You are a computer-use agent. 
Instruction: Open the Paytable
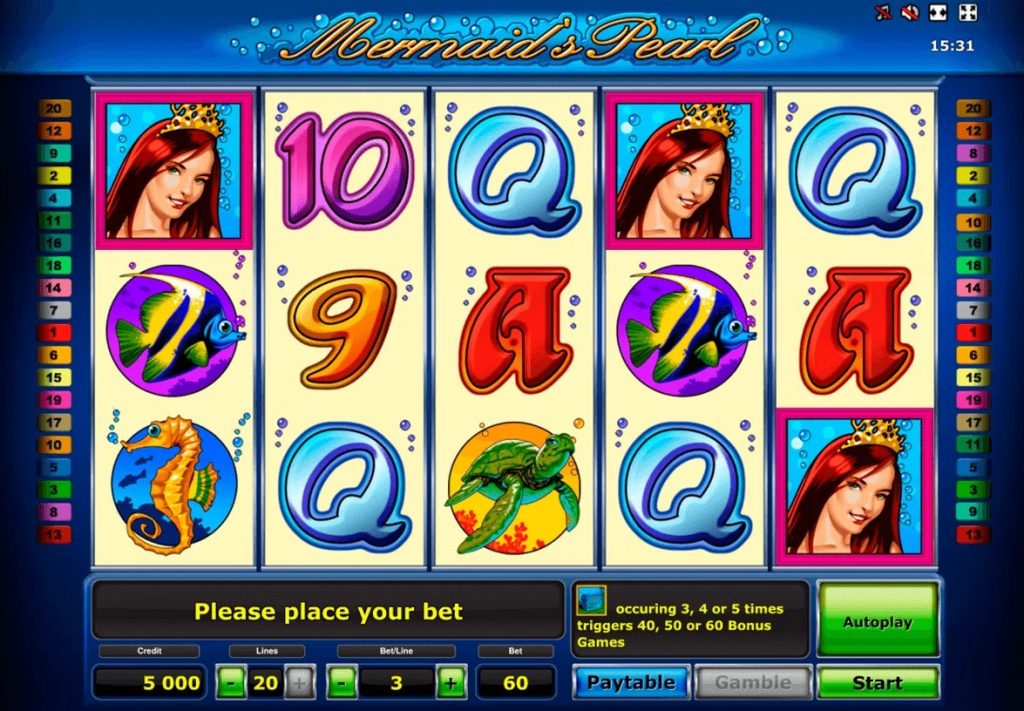pos(631,683)
